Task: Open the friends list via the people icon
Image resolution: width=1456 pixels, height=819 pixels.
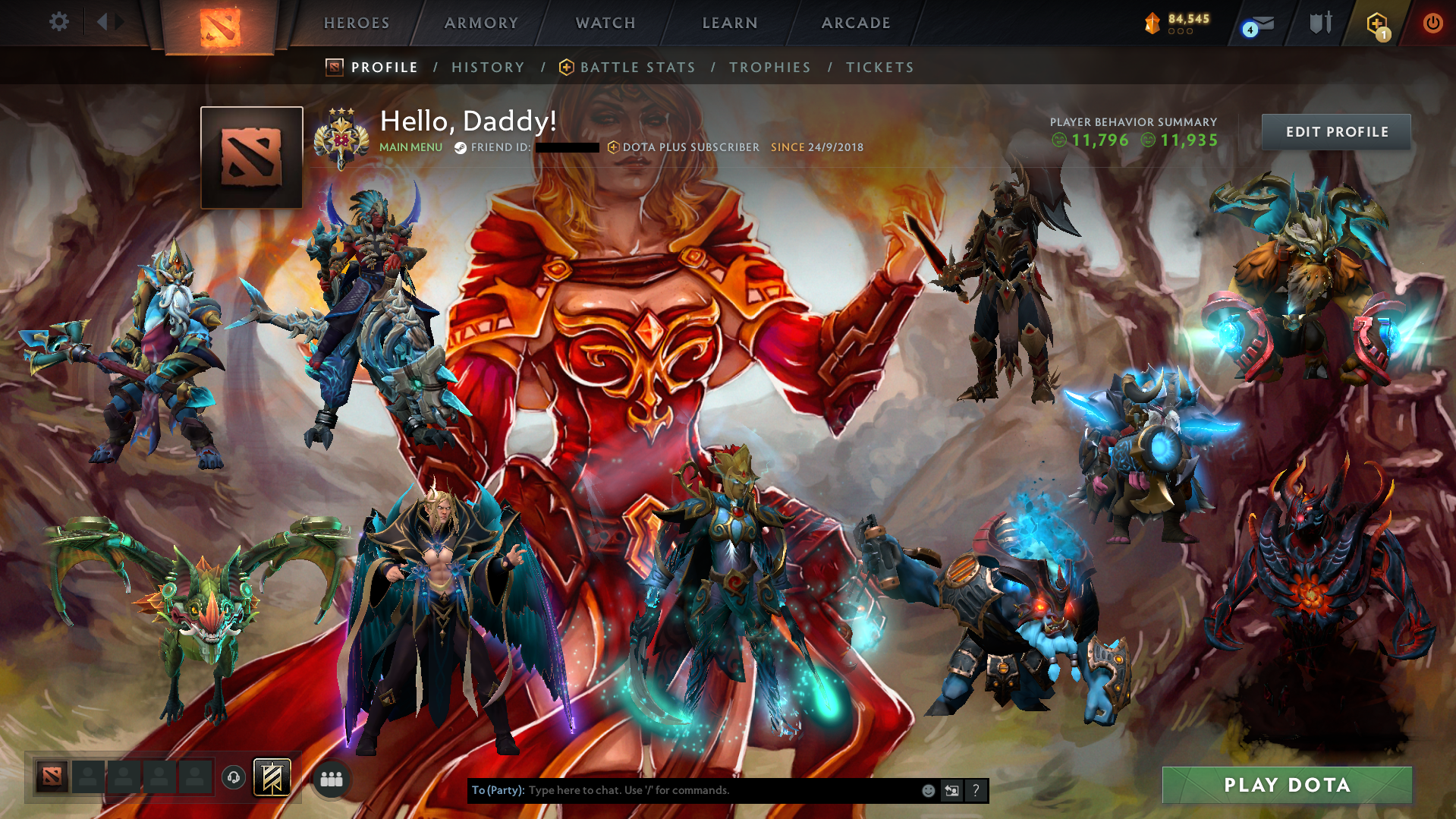Action: tap(331, 778)
